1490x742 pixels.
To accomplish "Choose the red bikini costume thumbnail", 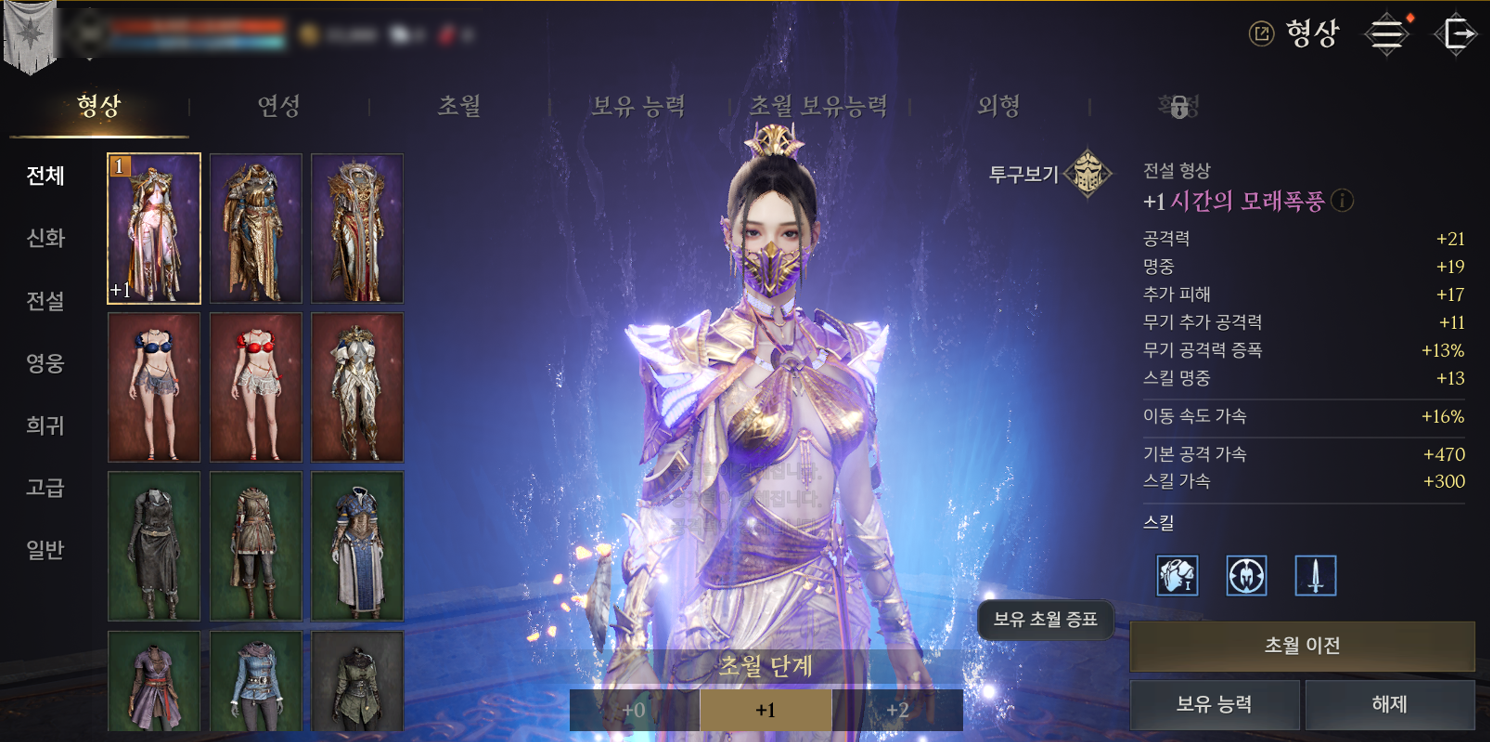I will click(x=256, y=387).
